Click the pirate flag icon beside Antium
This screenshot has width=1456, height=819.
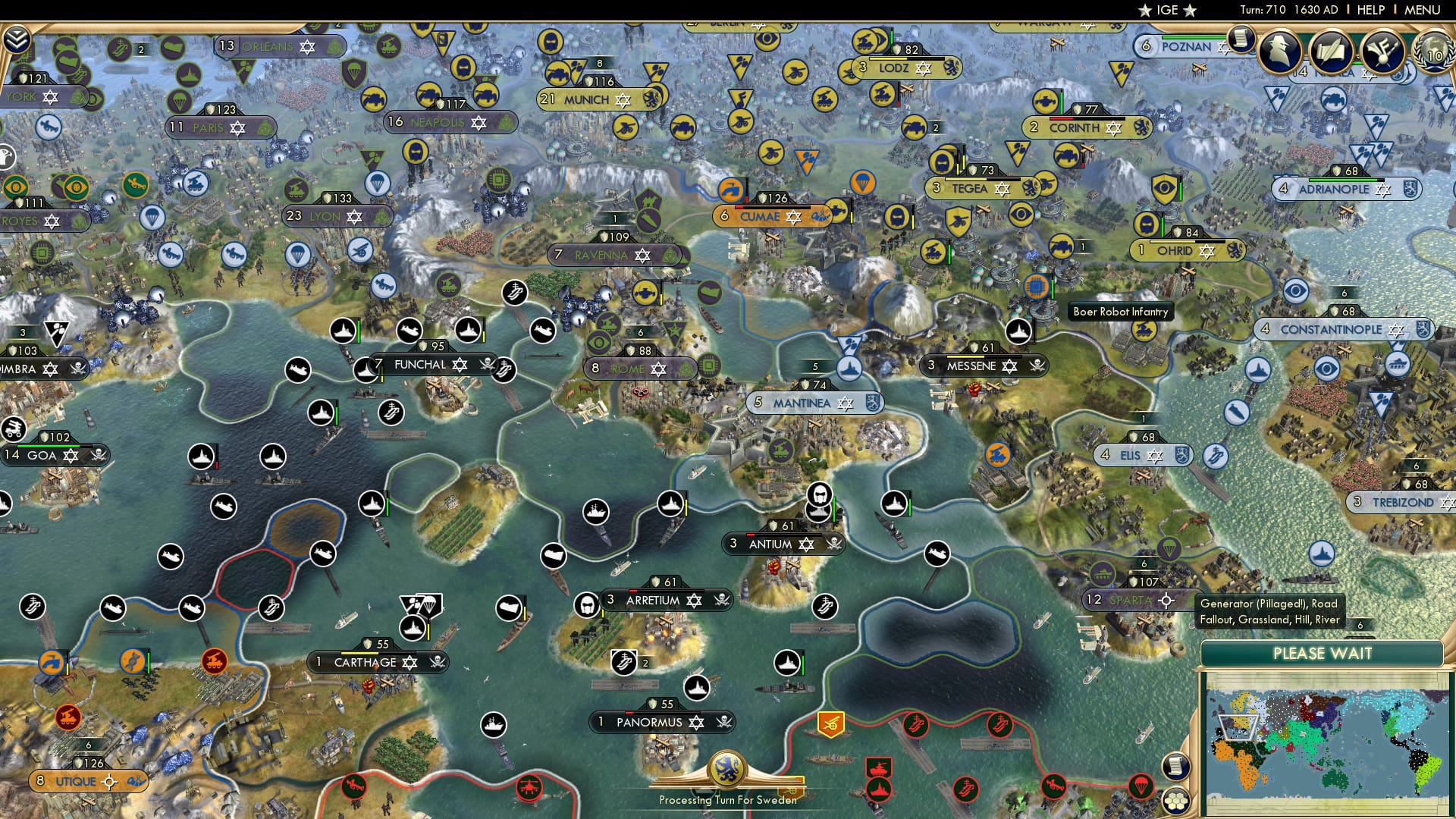[x=834, y=544]
